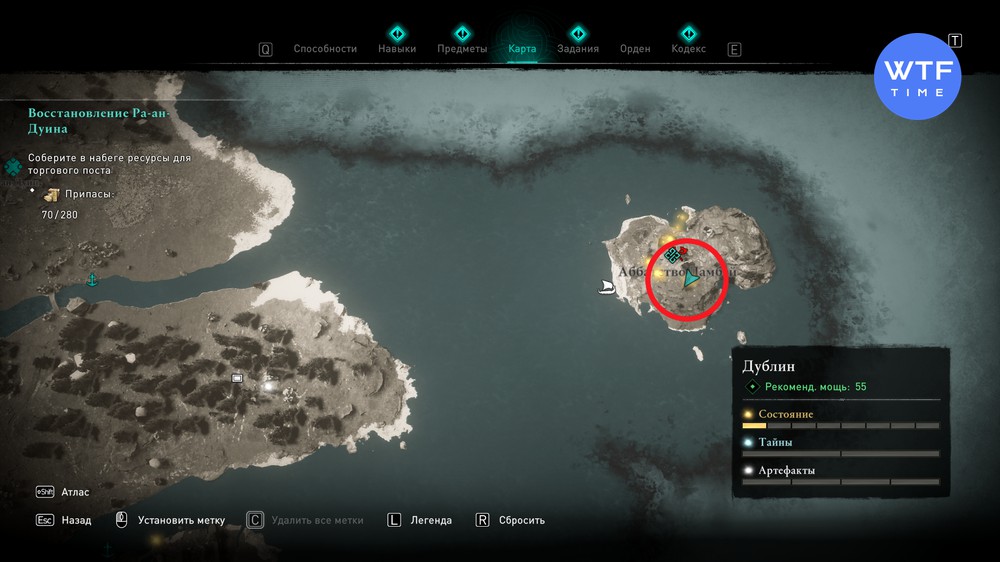1000x562 pixels.
Task: Reset the map with Сбросить
Action: [x=522, y=520]
